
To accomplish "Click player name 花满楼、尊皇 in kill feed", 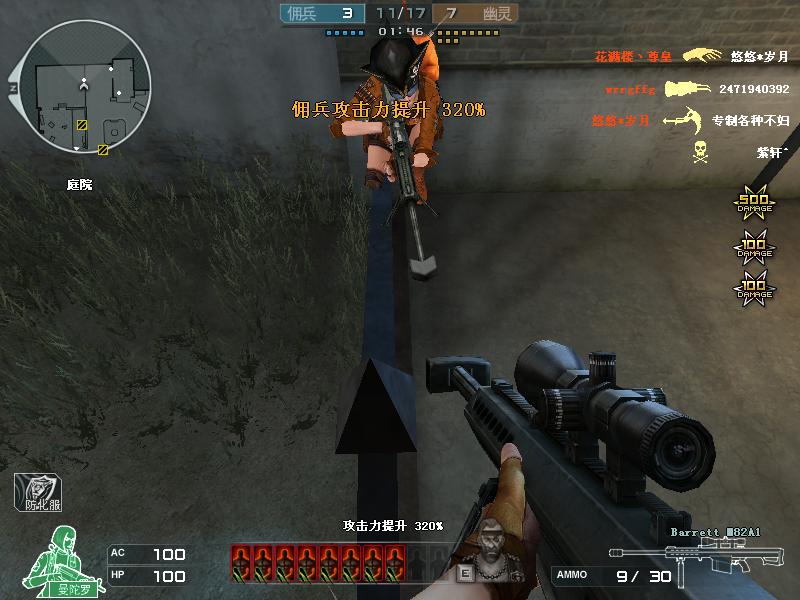I will click(633, 57).
